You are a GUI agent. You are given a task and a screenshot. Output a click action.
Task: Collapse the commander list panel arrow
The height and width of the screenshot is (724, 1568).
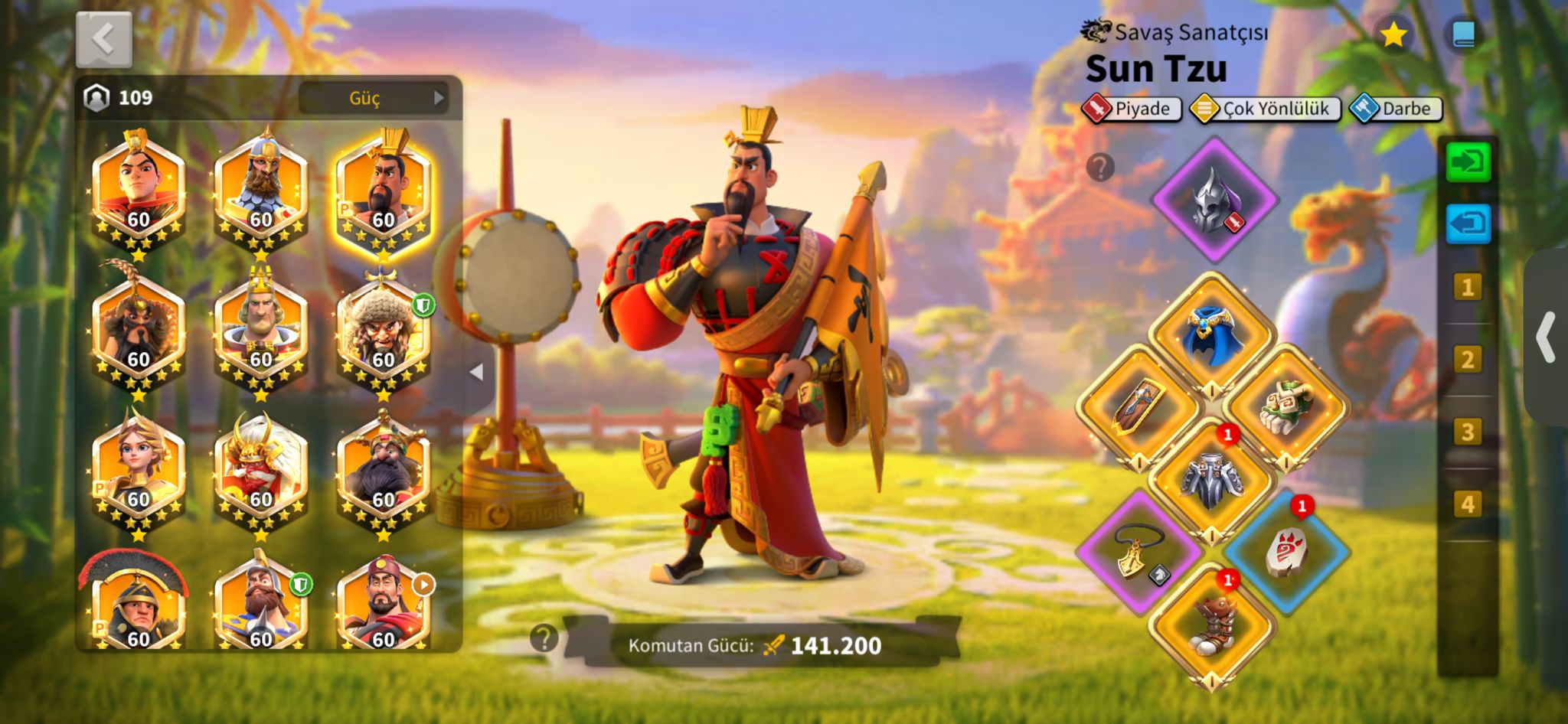(x=476, y=373)
